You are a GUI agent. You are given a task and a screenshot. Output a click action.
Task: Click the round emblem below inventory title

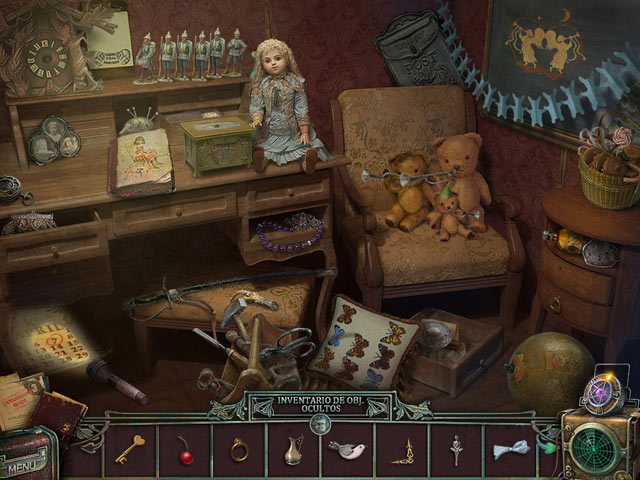[320, 424]
